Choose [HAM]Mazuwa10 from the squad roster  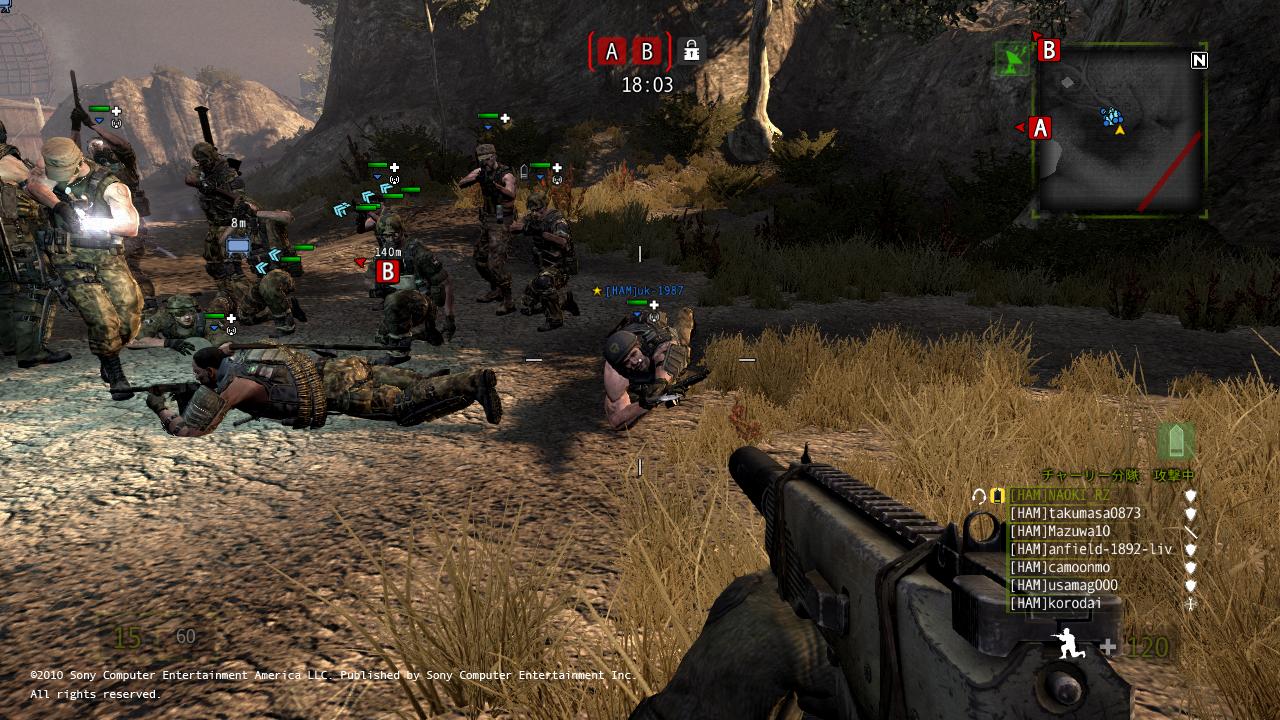(1060, 531)
